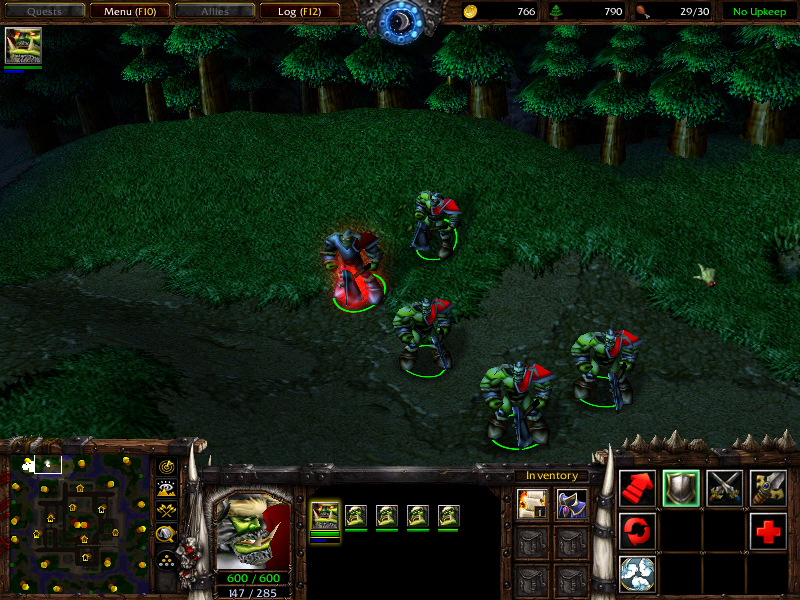This screenshot has width=800, height=600.
Task: Toggle minimap terrain display button
Action: 166,489
